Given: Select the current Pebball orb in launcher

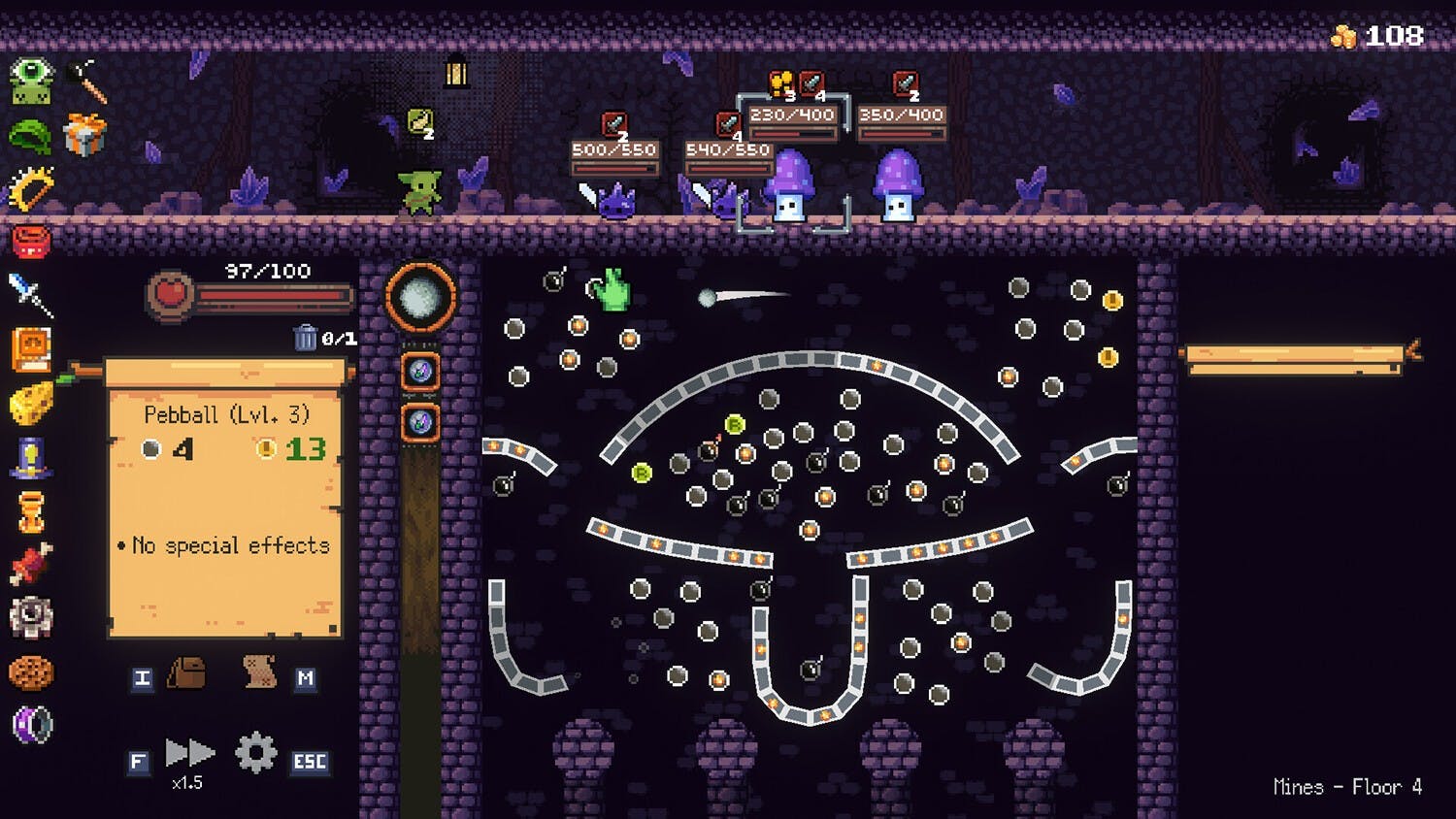Looking at the screenshot, I should 421,298.
